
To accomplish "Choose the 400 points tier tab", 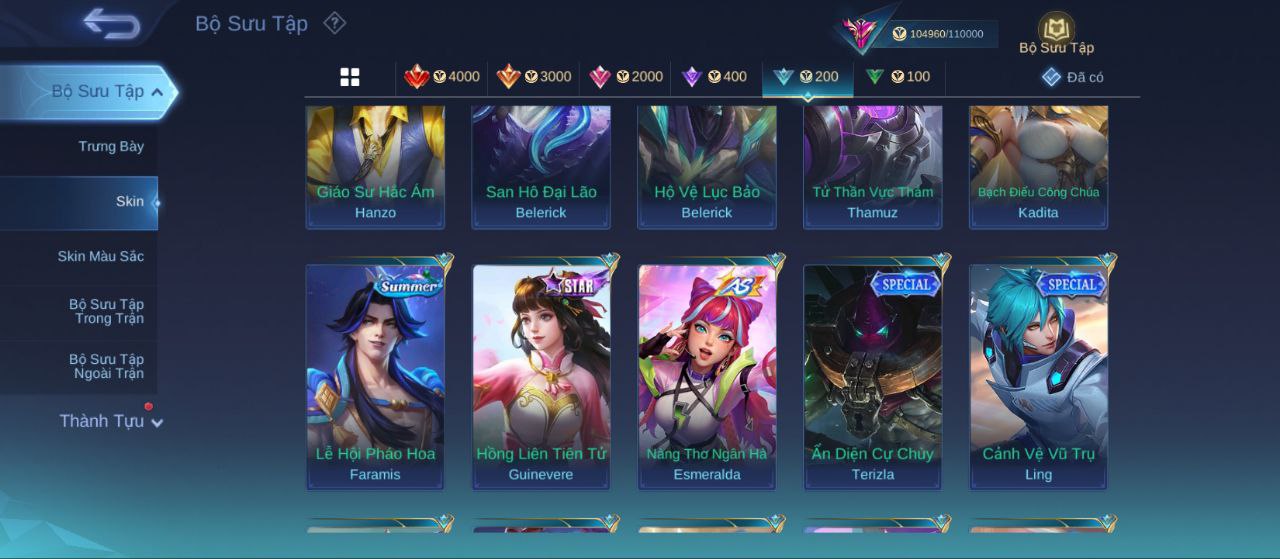I will 714,77.
